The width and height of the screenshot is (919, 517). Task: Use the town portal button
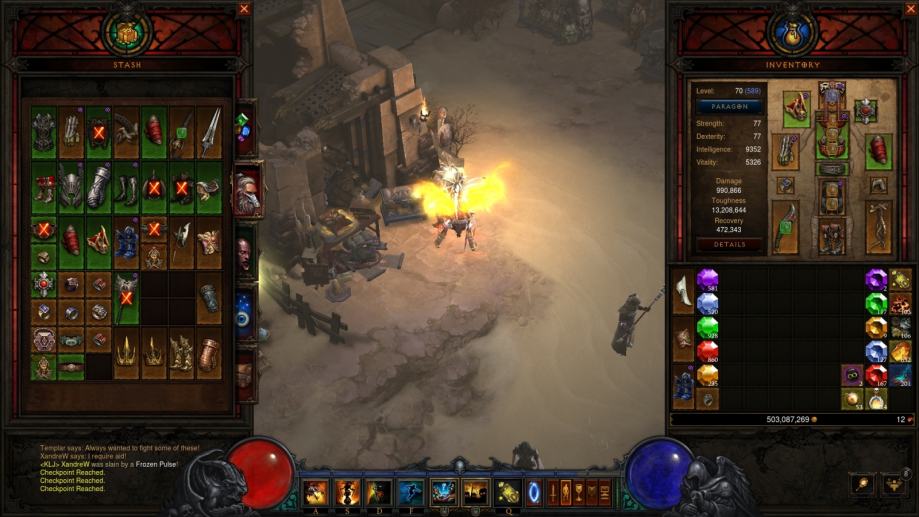click(x=532, y=493)
